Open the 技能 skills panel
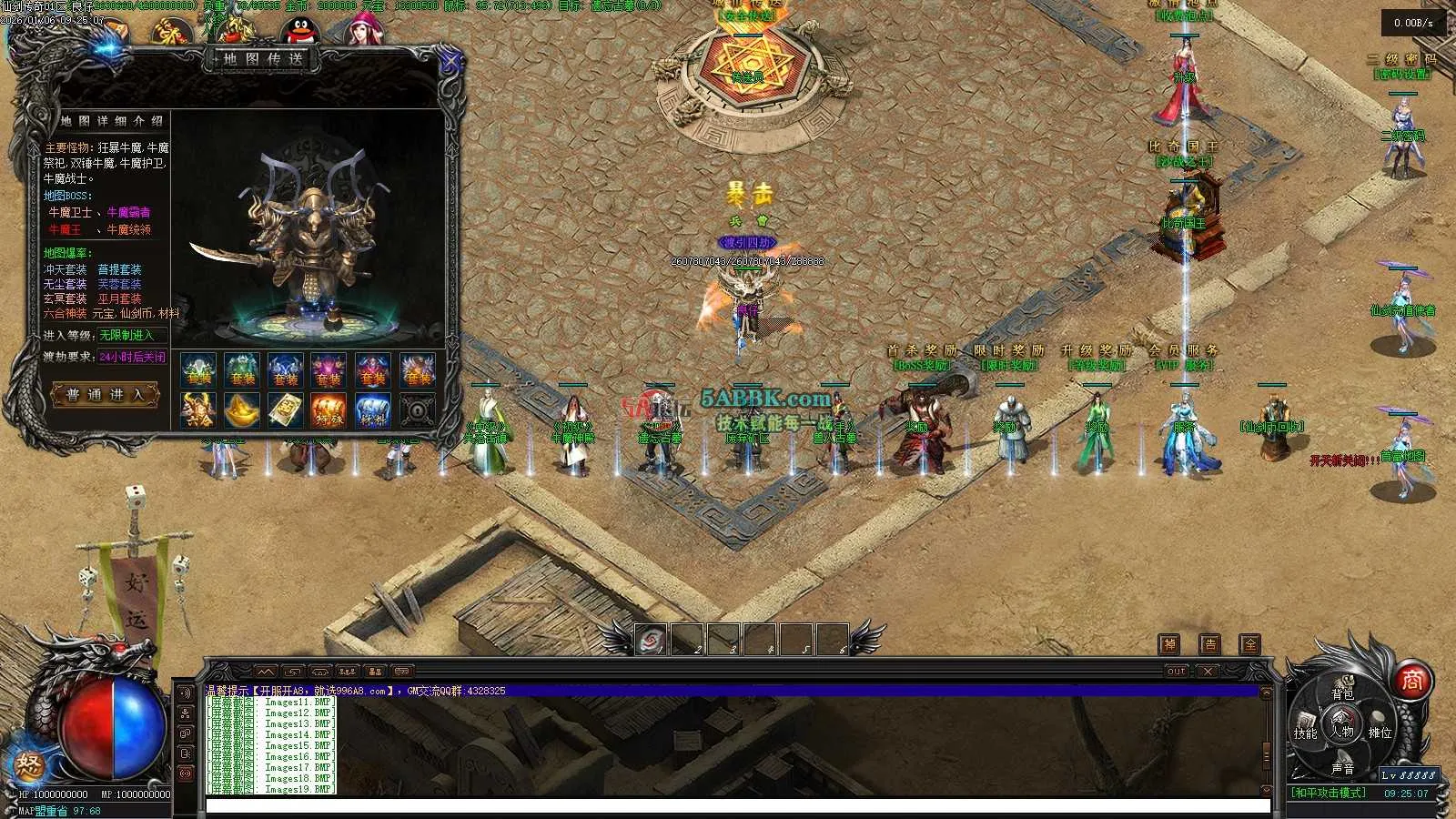The image size is (1456, 819). point(1306,733)
